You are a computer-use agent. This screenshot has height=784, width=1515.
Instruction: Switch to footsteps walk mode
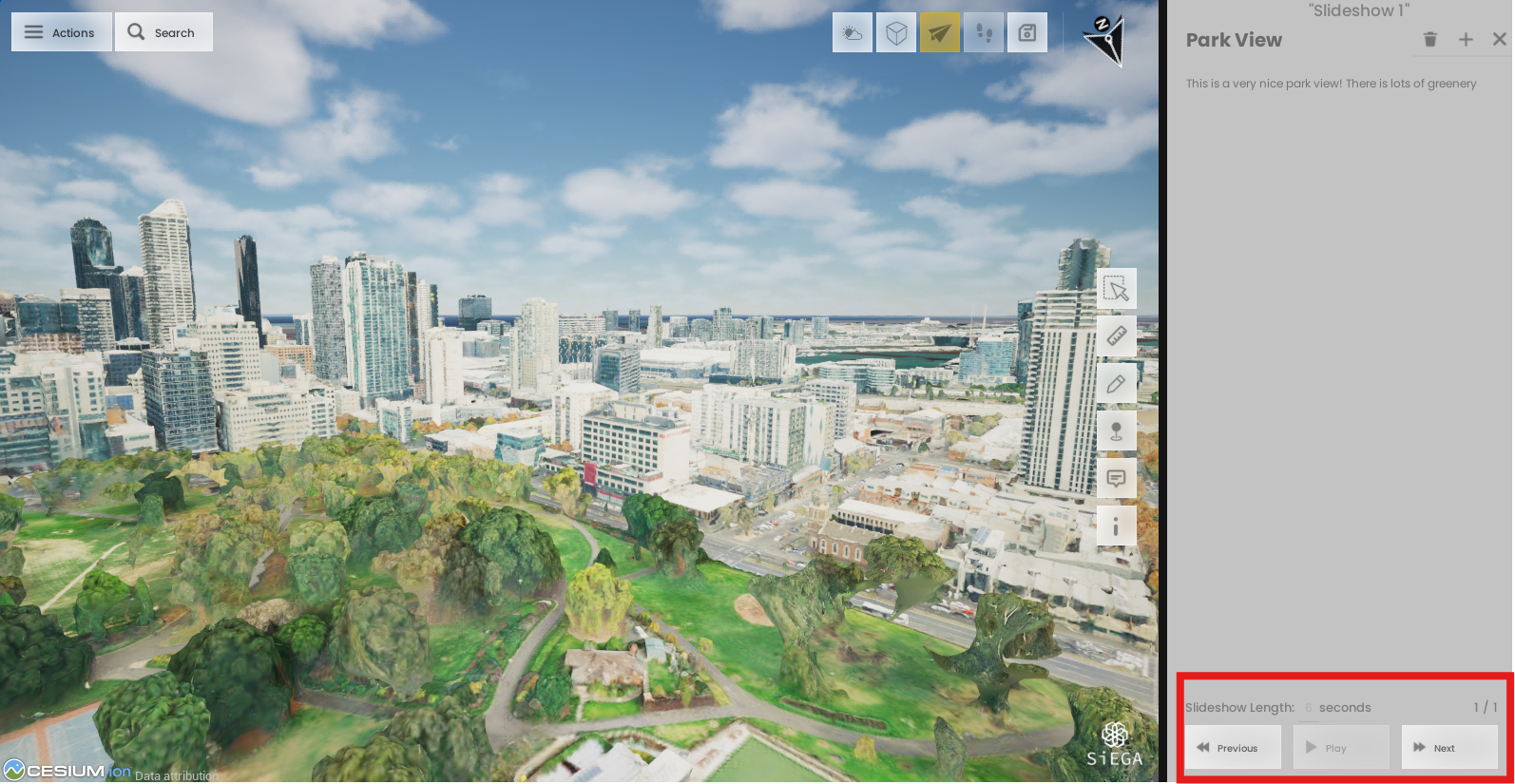[983, 33]
